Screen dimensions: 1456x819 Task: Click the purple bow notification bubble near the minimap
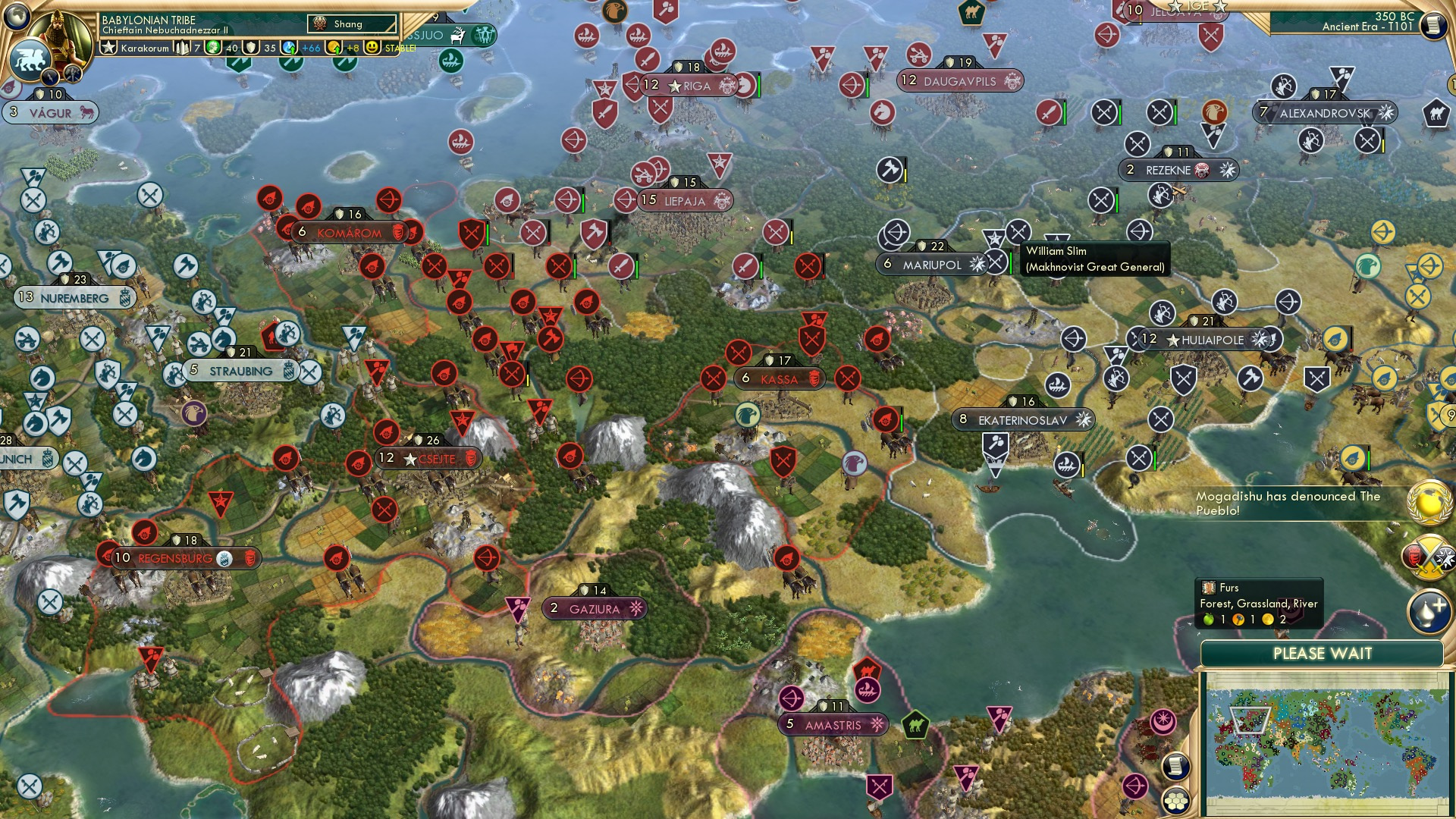pos(1134,786)
